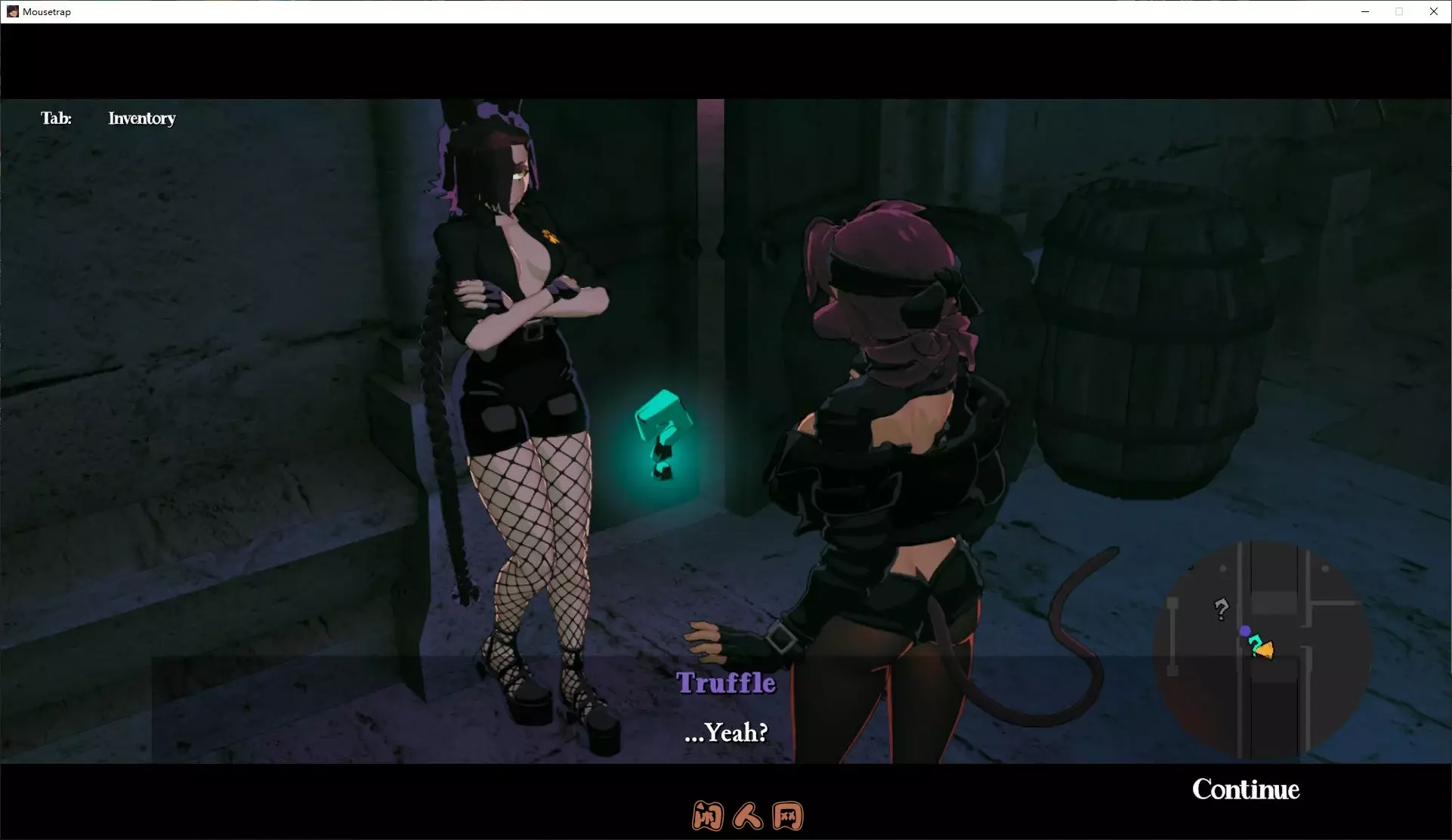This screenshot has height=840, width=1452.
Task: Click the middle person-shaped logo icon at bottom
Action: click(x=746, y=816)
